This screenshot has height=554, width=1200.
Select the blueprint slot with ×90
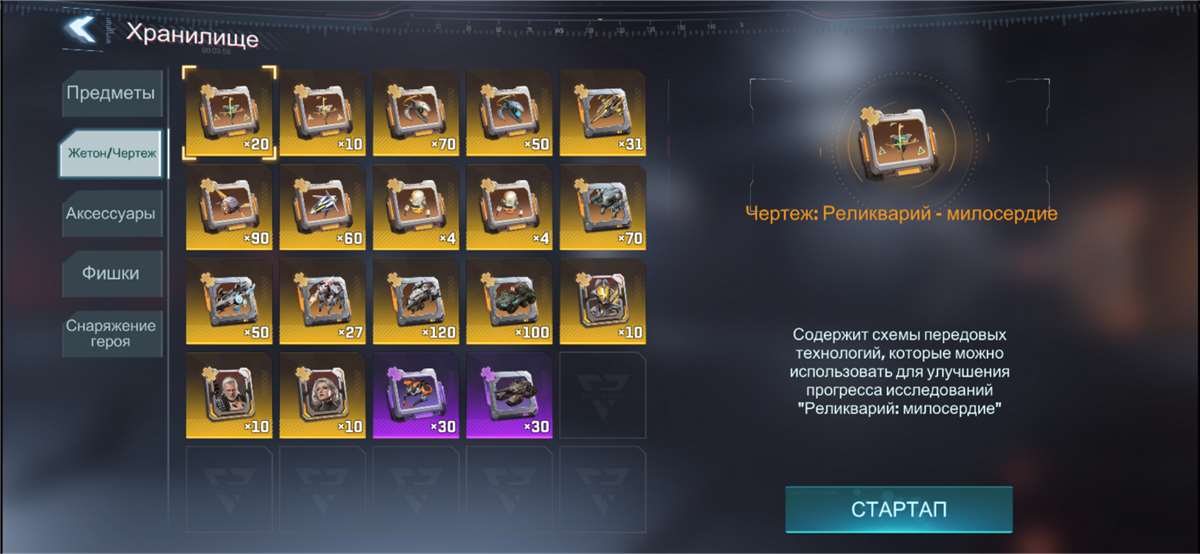229,206
